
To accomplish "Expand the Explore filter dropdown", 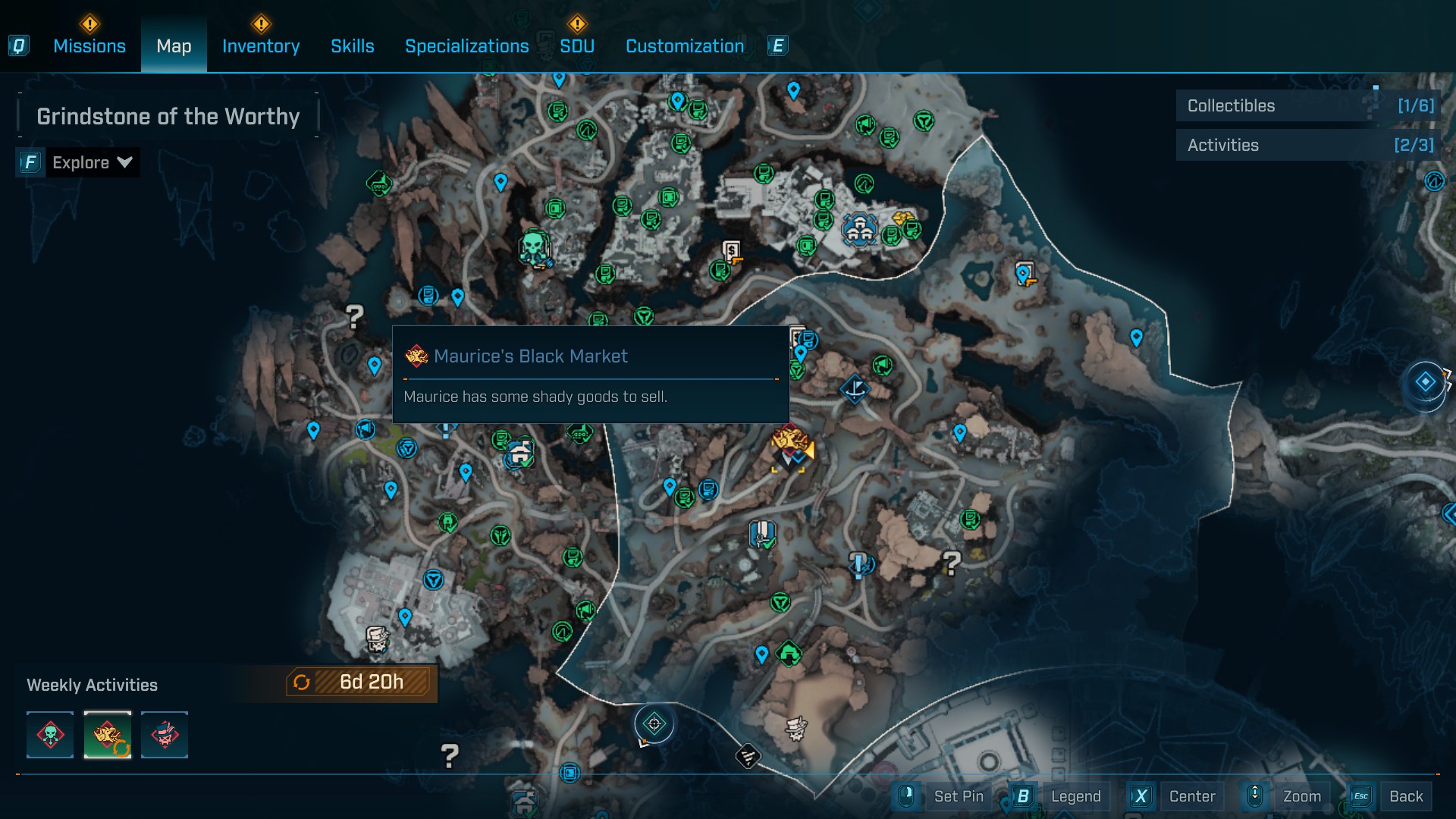I will point(92,162).
